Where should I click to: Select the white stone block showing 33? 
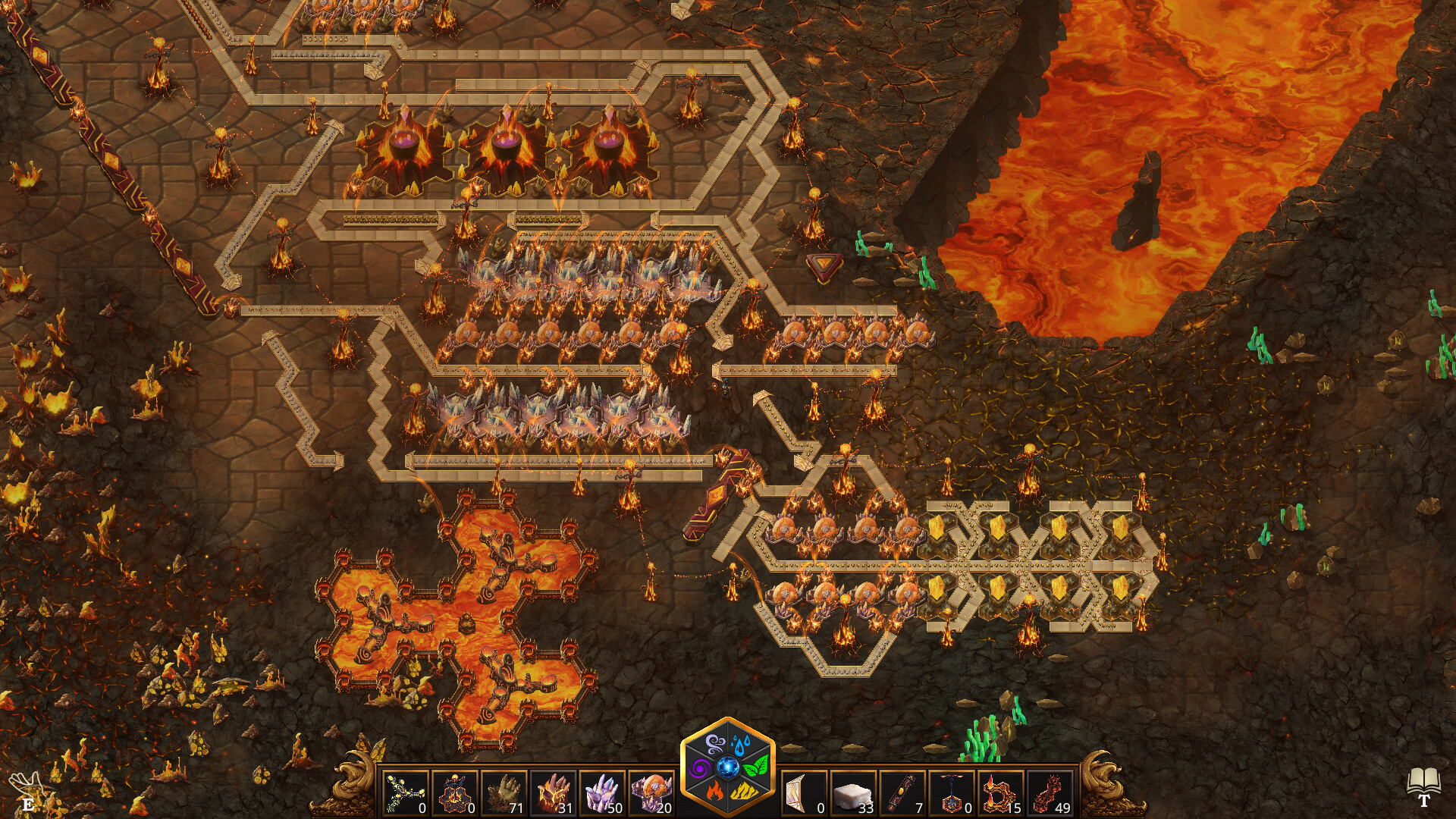tap(852, 791)
